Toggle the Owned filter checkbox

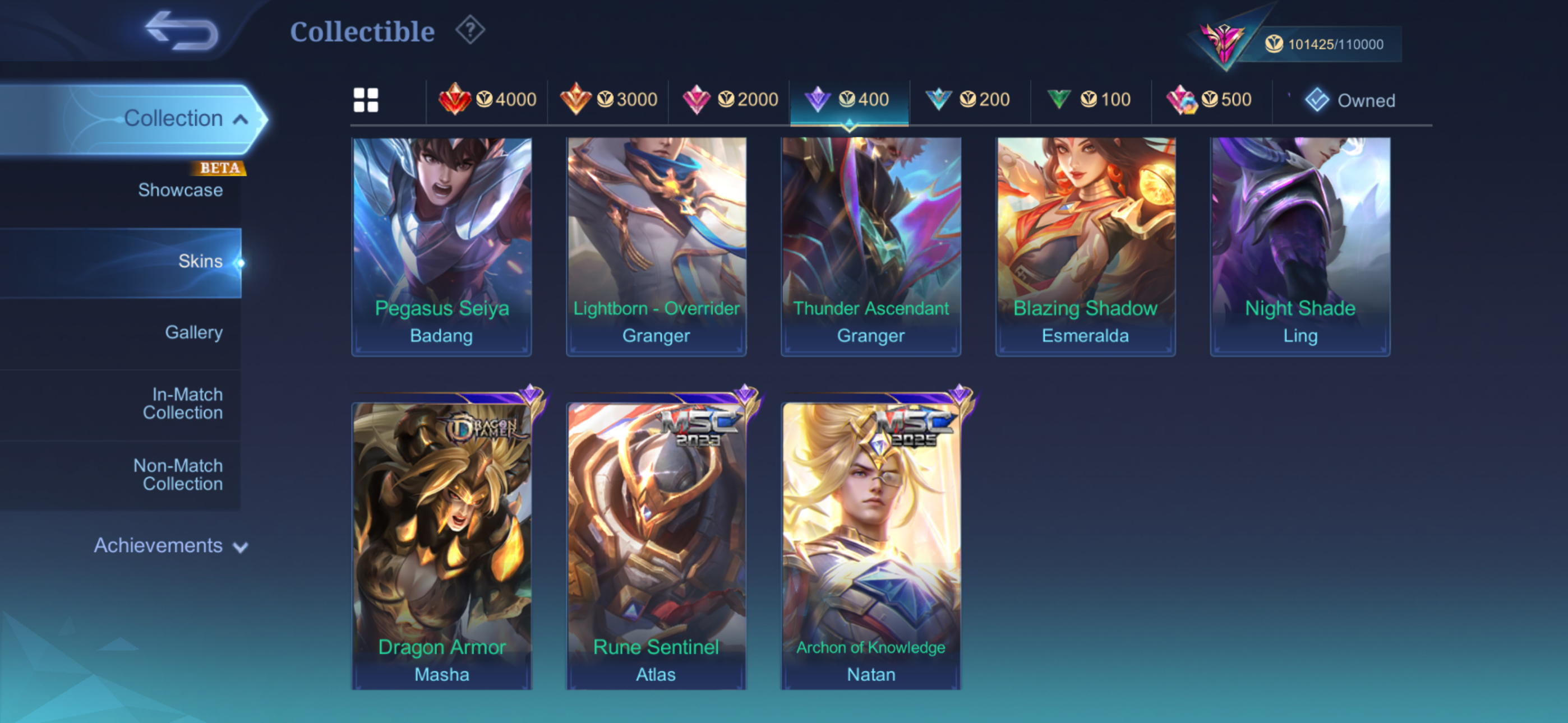coord(1317,100)
